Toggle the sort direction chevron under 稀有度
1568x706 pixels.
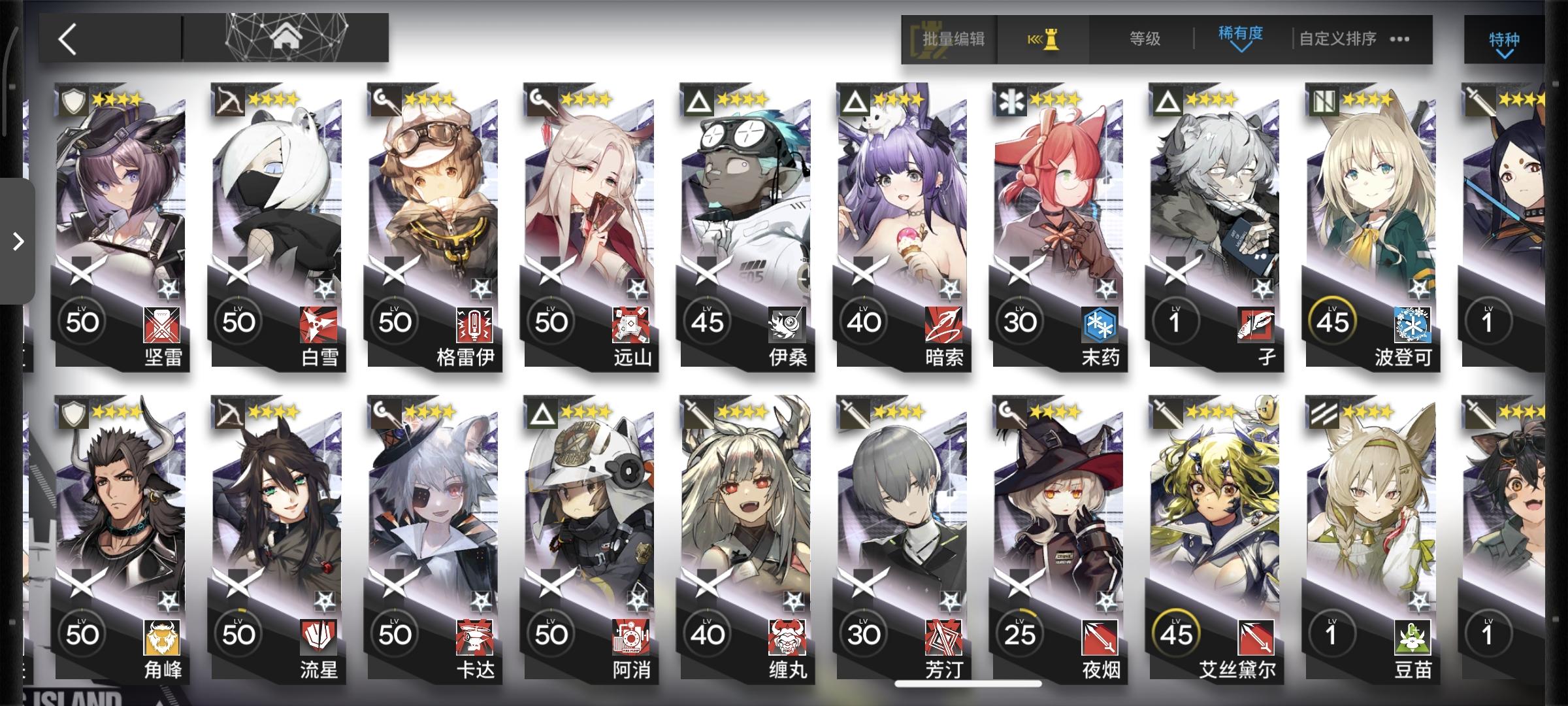point(1241,50)
